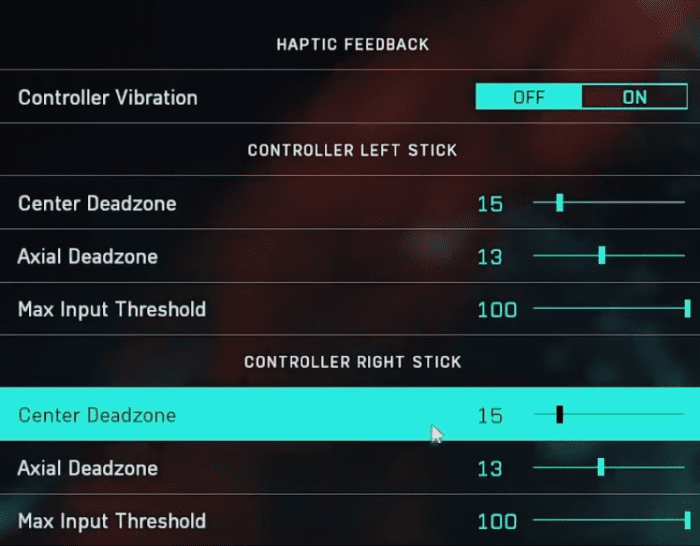
Task: Adjust the highlighted right stick Center Deadzone slider
Action: tap(559, 414)
